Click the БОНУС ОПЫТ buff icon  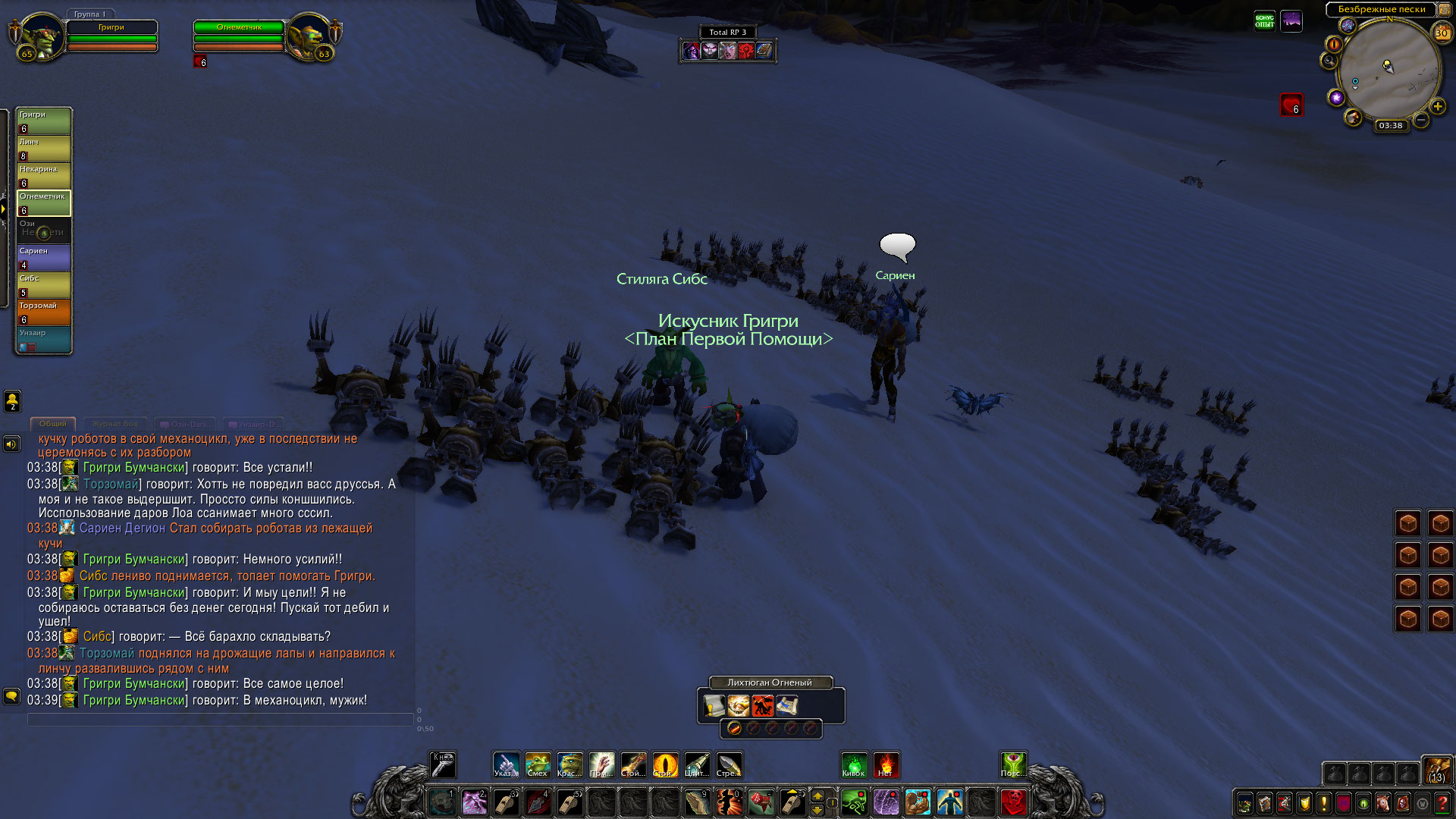tap(1264, 20)
